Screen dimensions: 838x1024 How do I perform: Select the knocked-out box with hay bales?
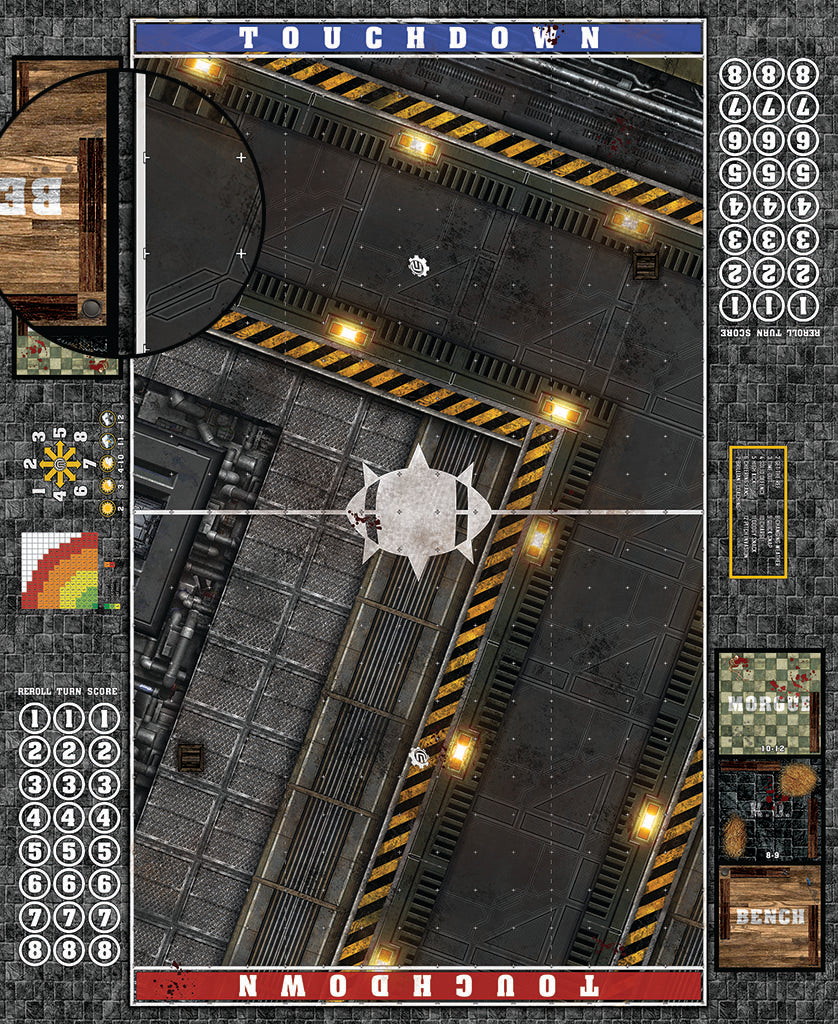pos(769,810)
